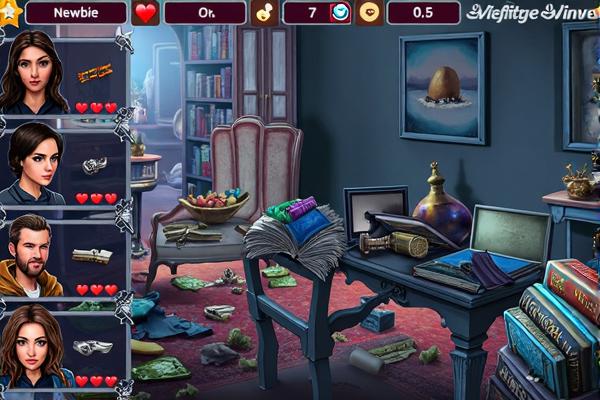Screen dimensions: 600x400
Task: Tap the blue gem currency icon
Action: click(340, 13)
